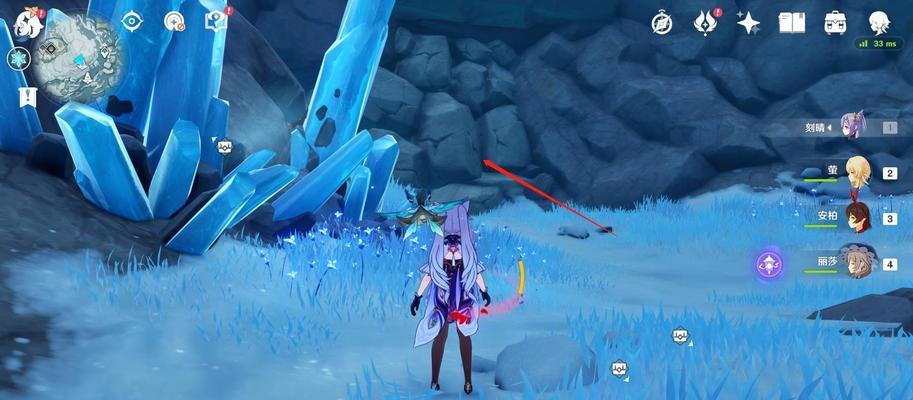Open the character profile head icon
This screenshot has height=400, width=913.
[879, 21]
